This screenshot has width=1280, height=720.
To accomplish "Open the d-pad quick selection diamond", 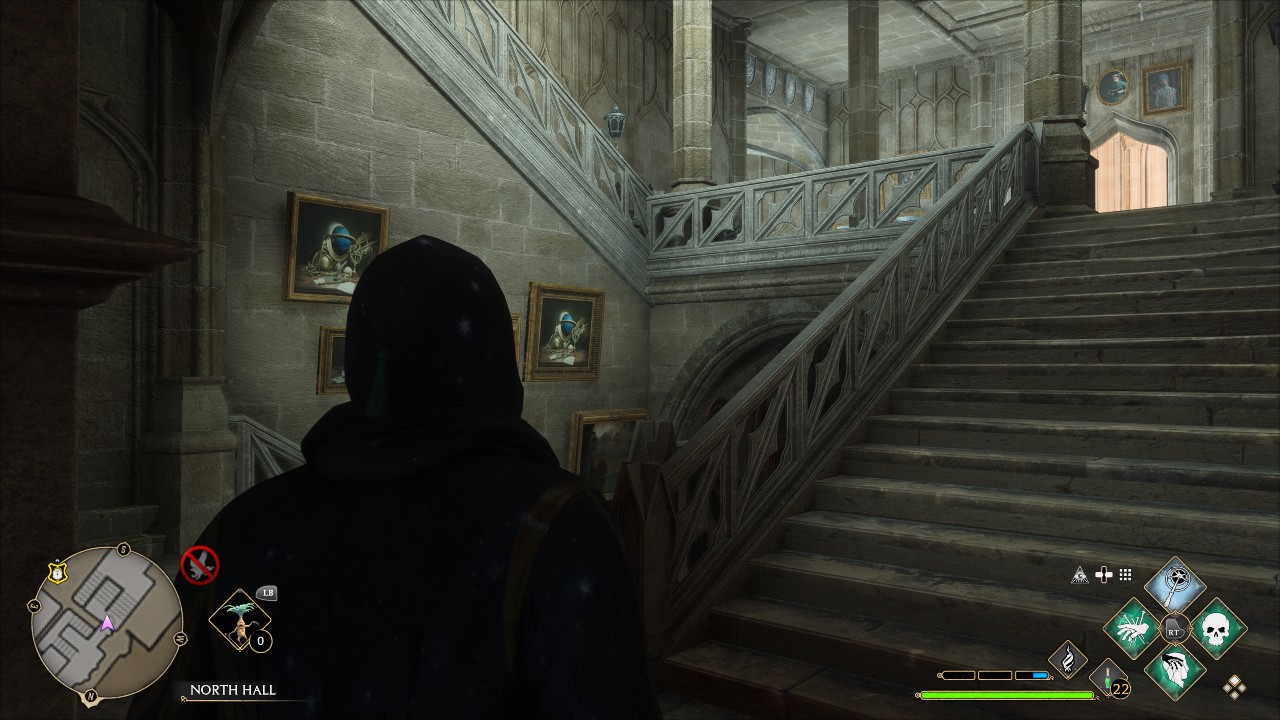I will click(x=1234, y=687).
